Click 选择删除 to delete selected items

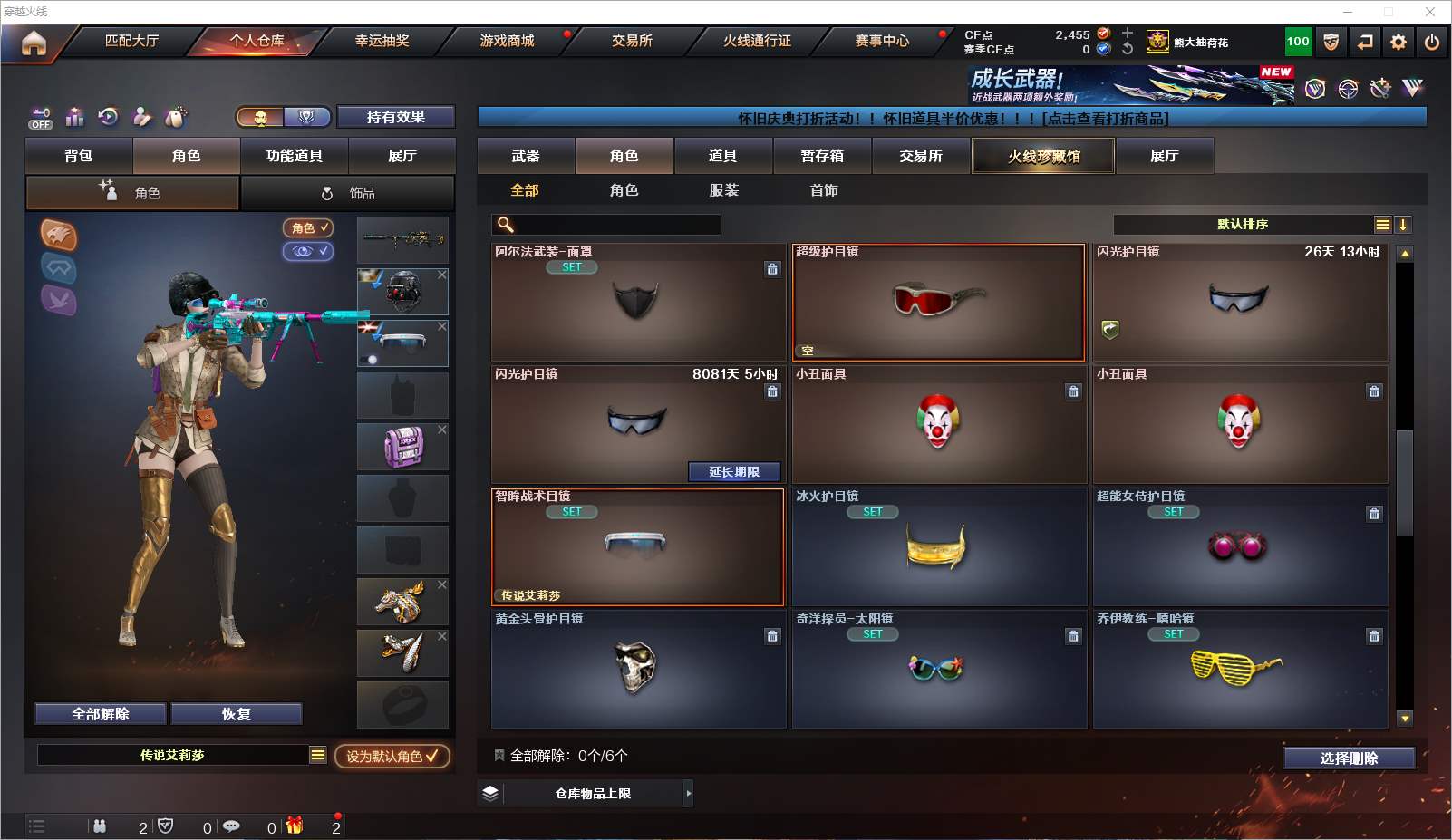point(1349,758)
